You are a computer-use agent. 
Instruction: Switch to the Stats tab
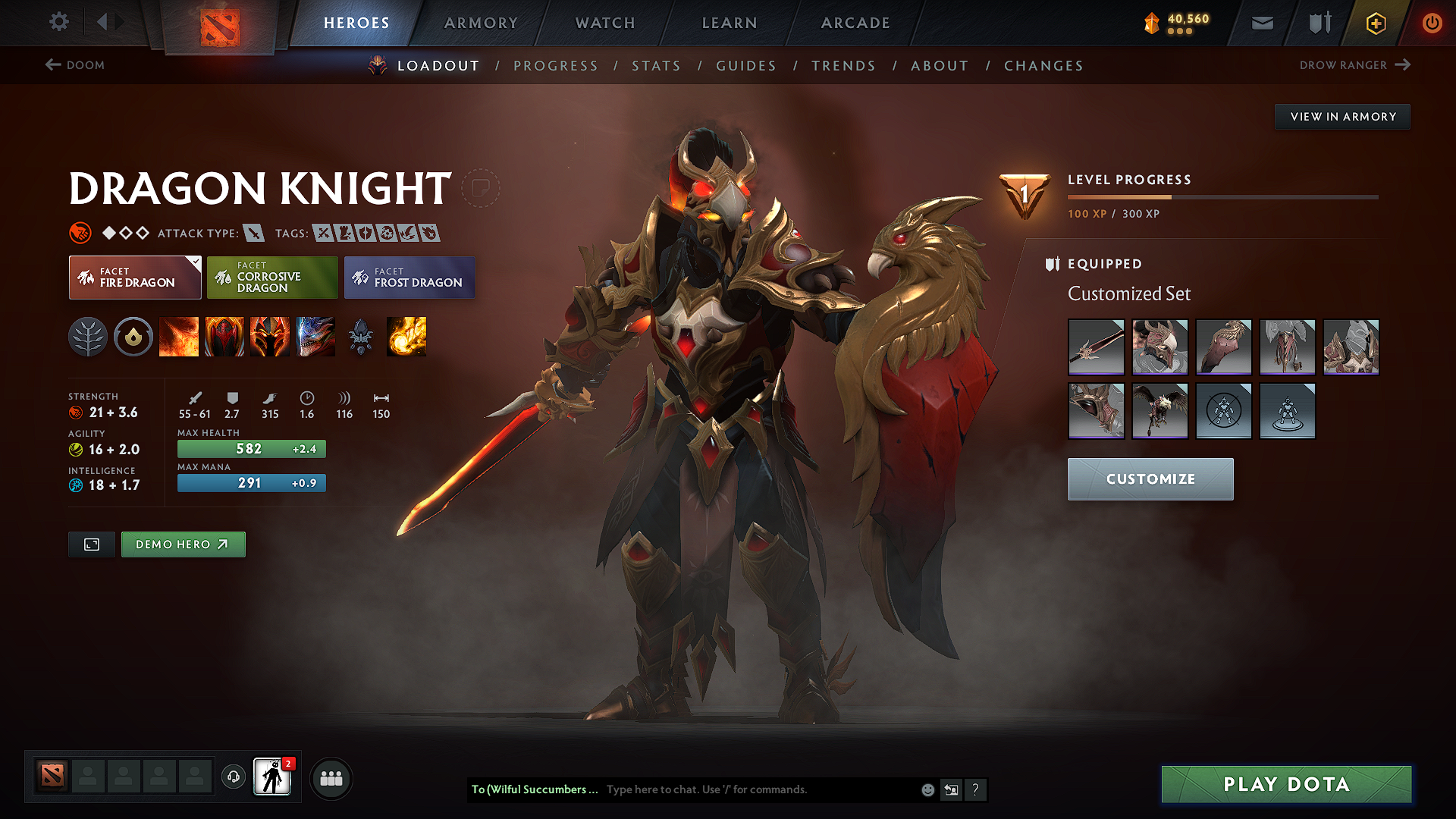[656, 66]
